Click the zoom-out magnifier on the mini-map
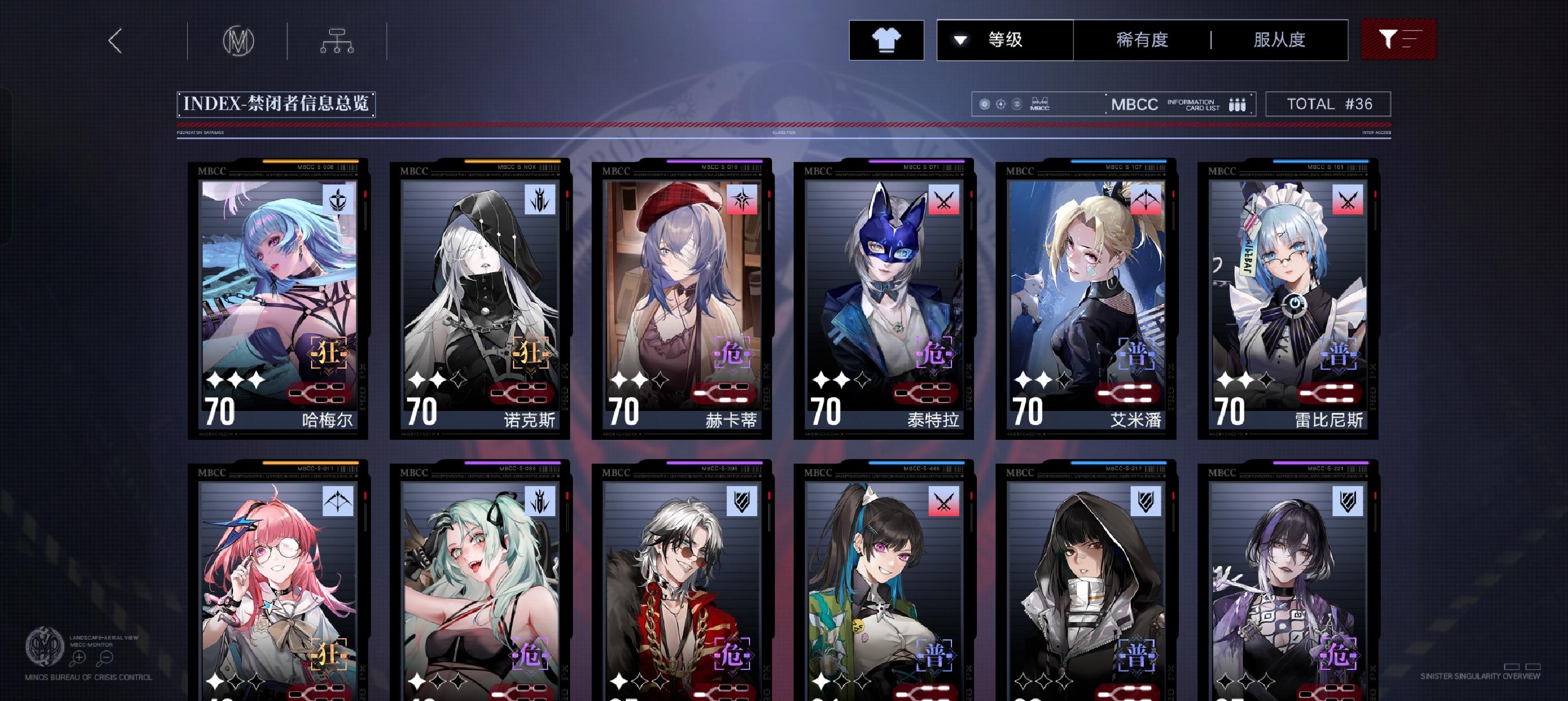 tap(106, 658)
